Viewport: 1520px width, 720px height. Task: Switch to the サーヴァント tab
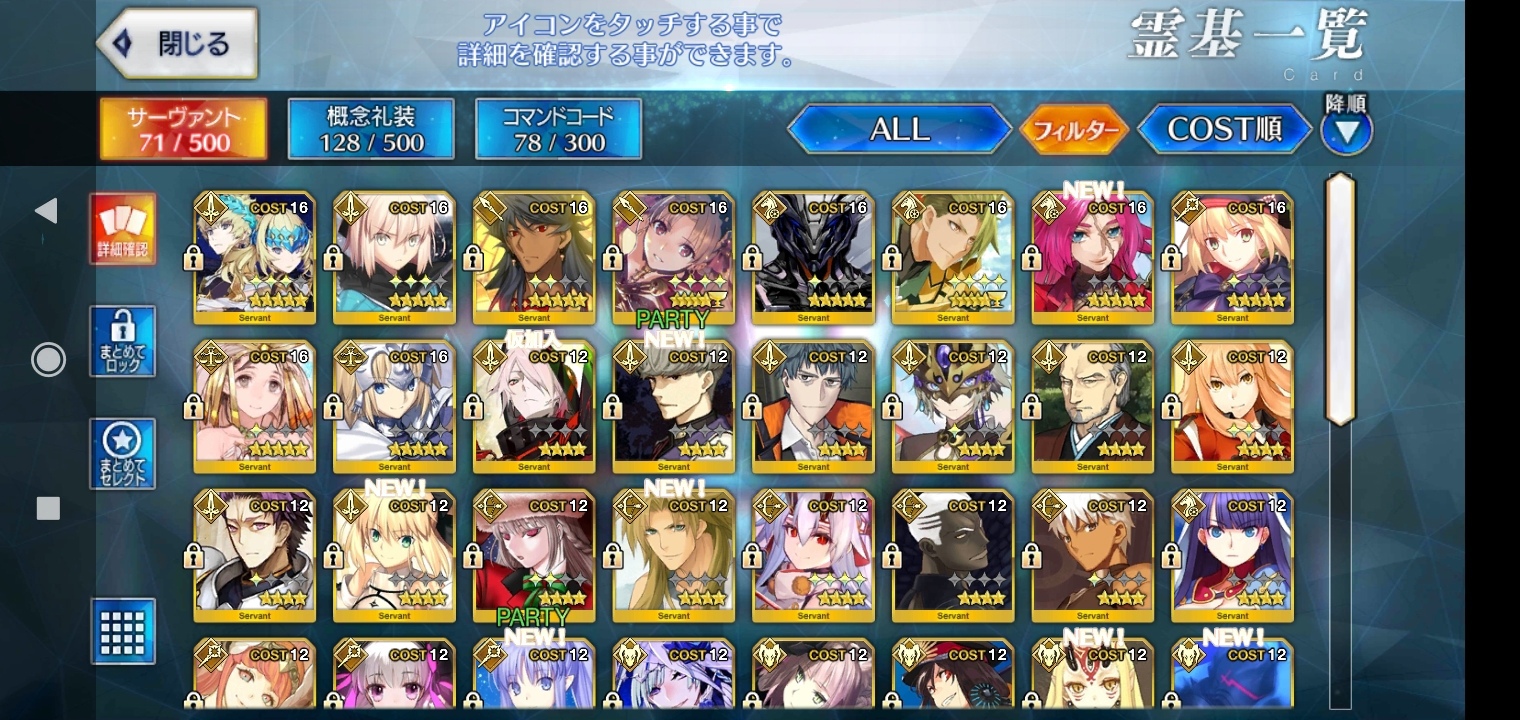pyautogui.click(x=183, y=129)
